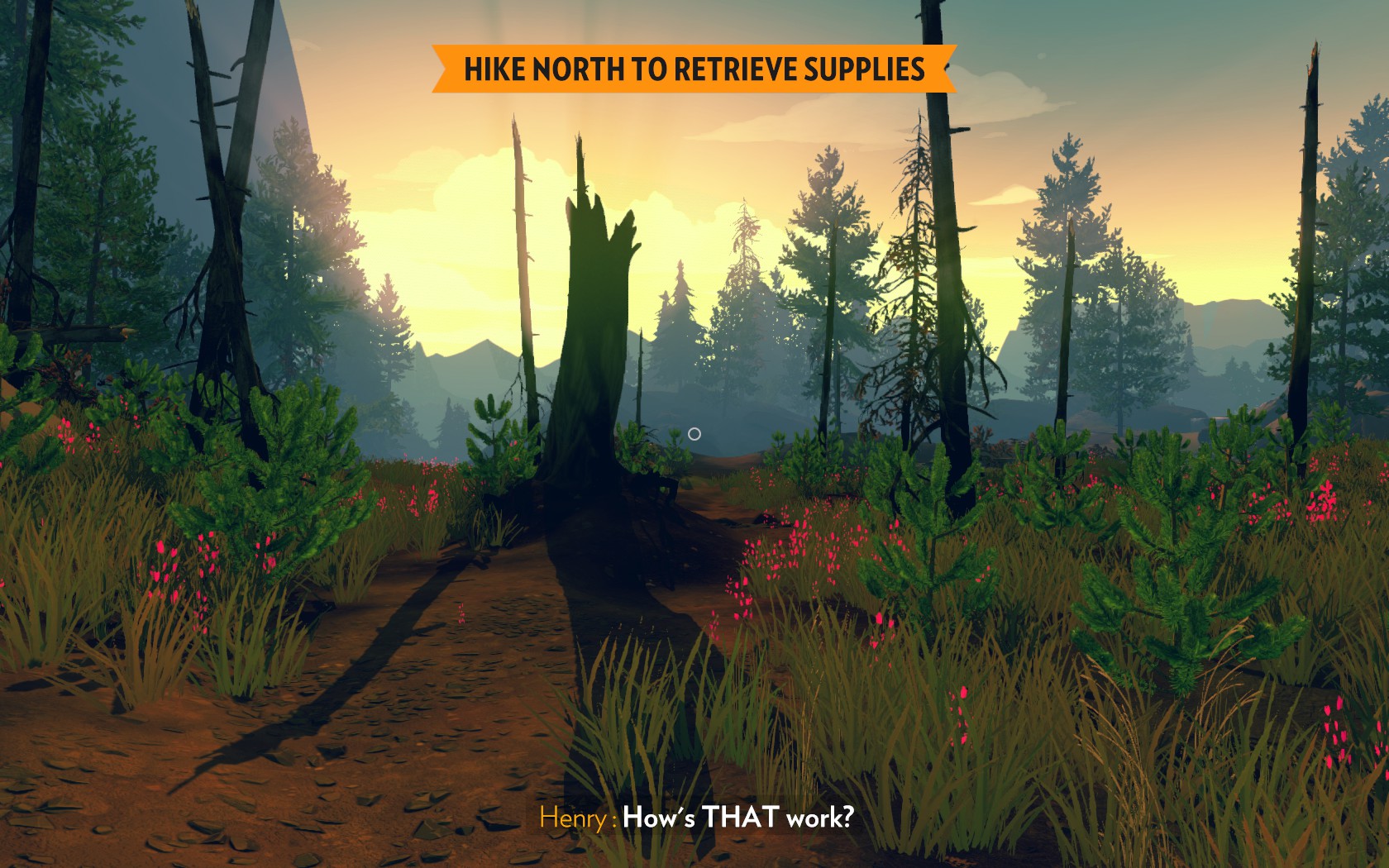Image resolution: width=1389 pixels, height=868 pixels.
Task: Click Henry's name in the subtitle text
Action: [x=570, y=818]
